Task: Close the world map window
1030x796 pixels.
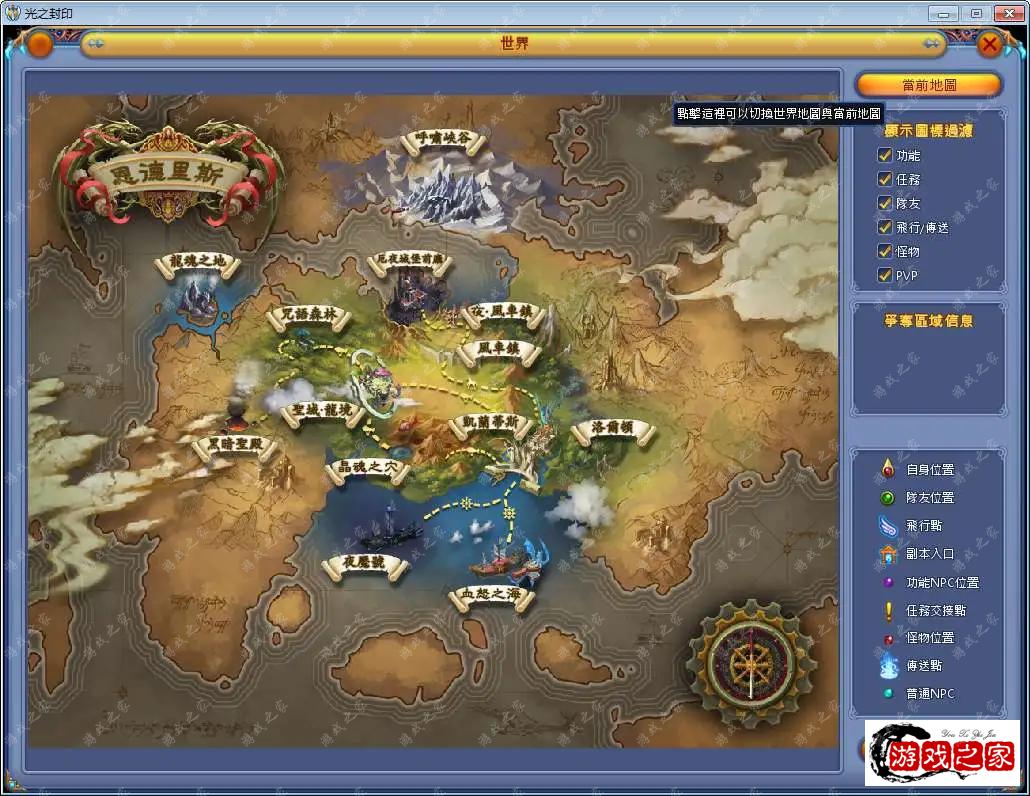Action: [x=989, y=44]
